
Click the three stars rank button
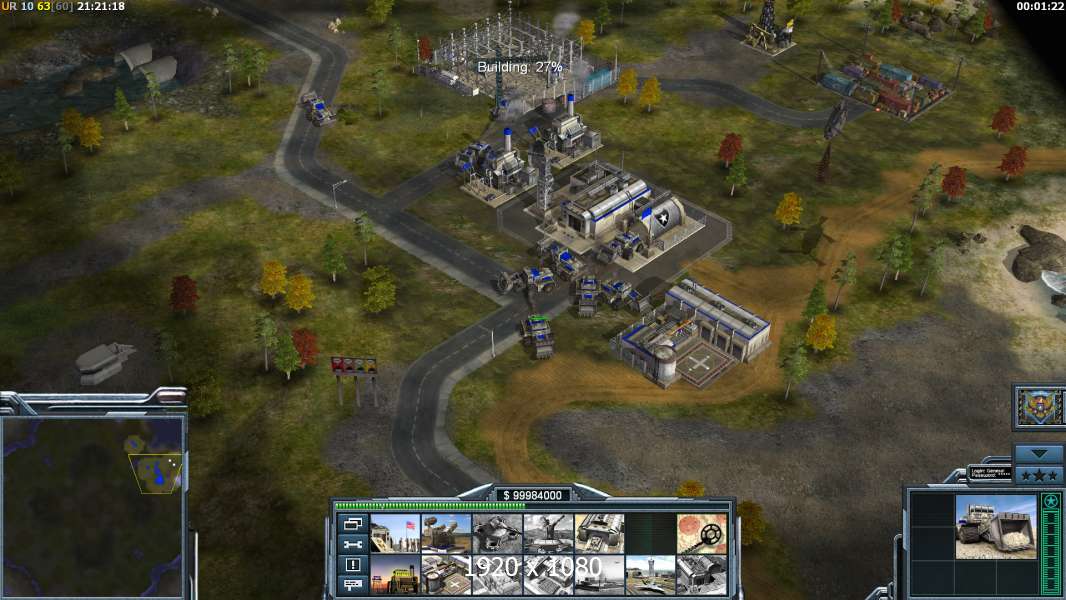tap(1038, 472)
